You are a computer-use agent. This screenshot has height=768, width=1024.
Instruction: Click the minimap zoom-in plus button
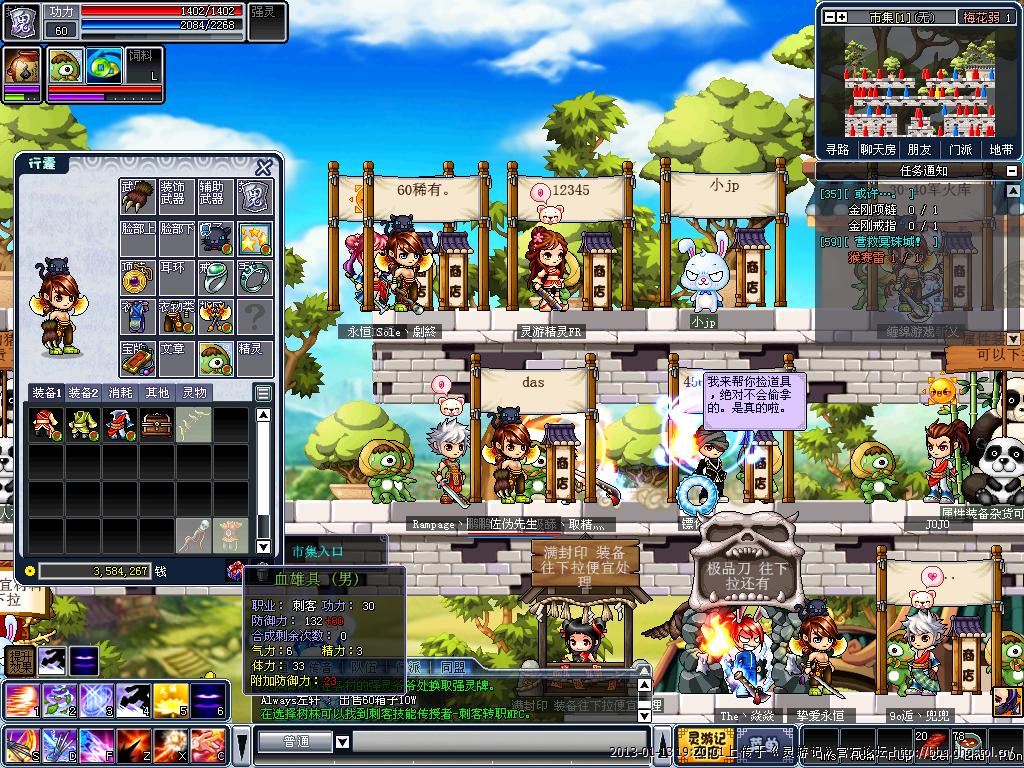click(x=842, y=17)
